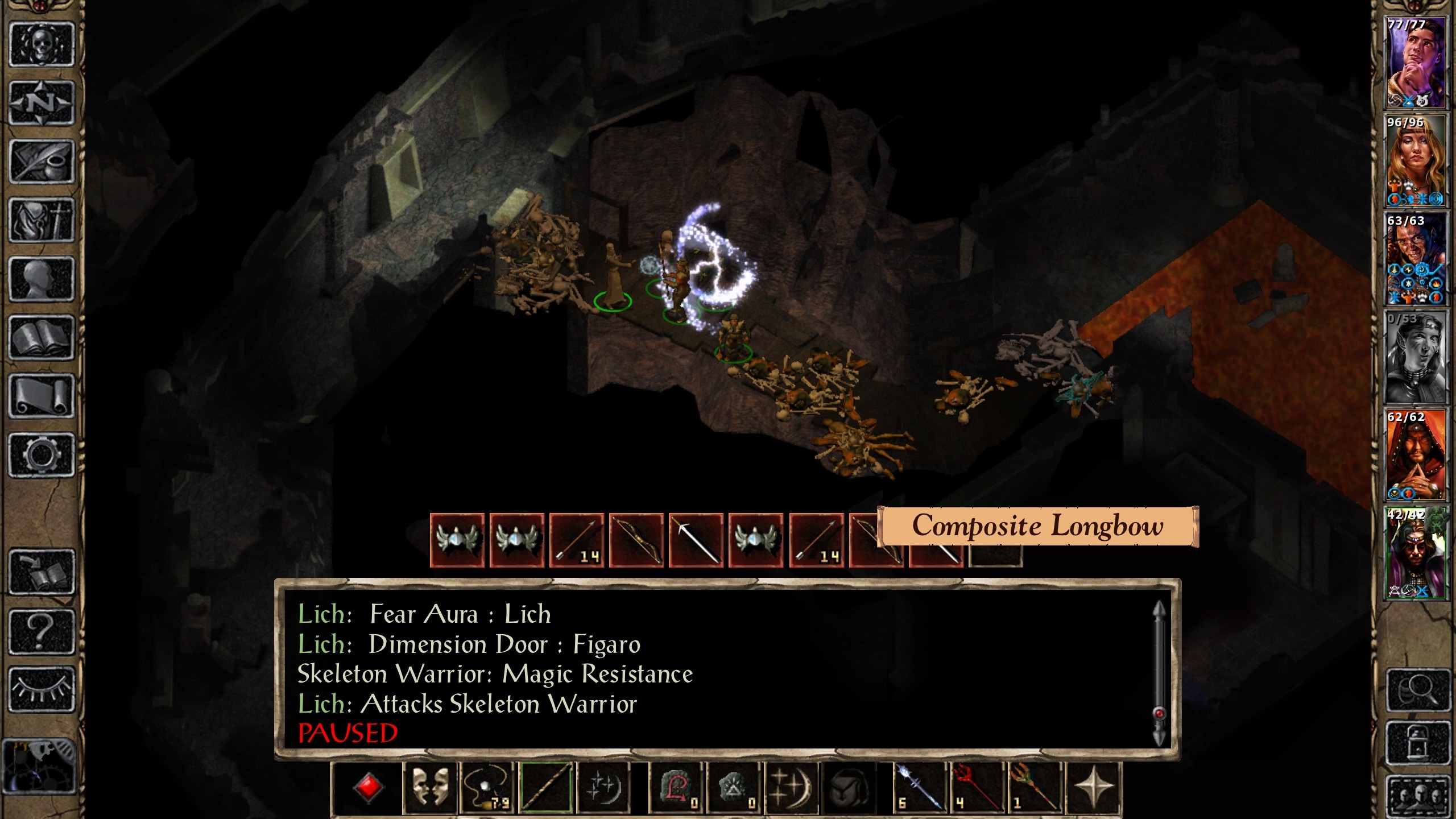Open the options gear menu

point(42,455)
